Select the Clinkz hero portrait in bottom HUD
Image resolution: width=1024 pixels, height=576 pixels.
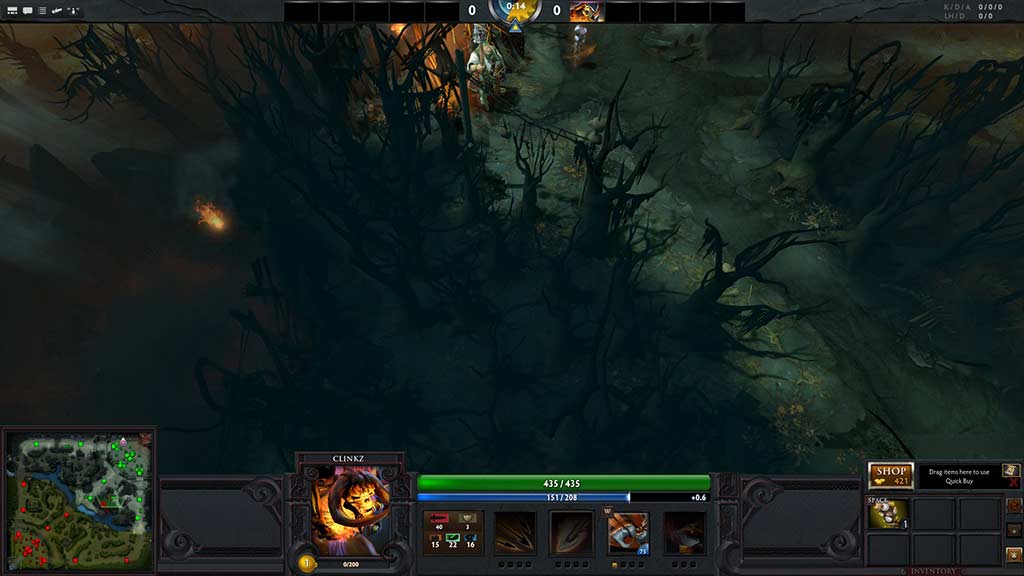[x=350, y=508]
